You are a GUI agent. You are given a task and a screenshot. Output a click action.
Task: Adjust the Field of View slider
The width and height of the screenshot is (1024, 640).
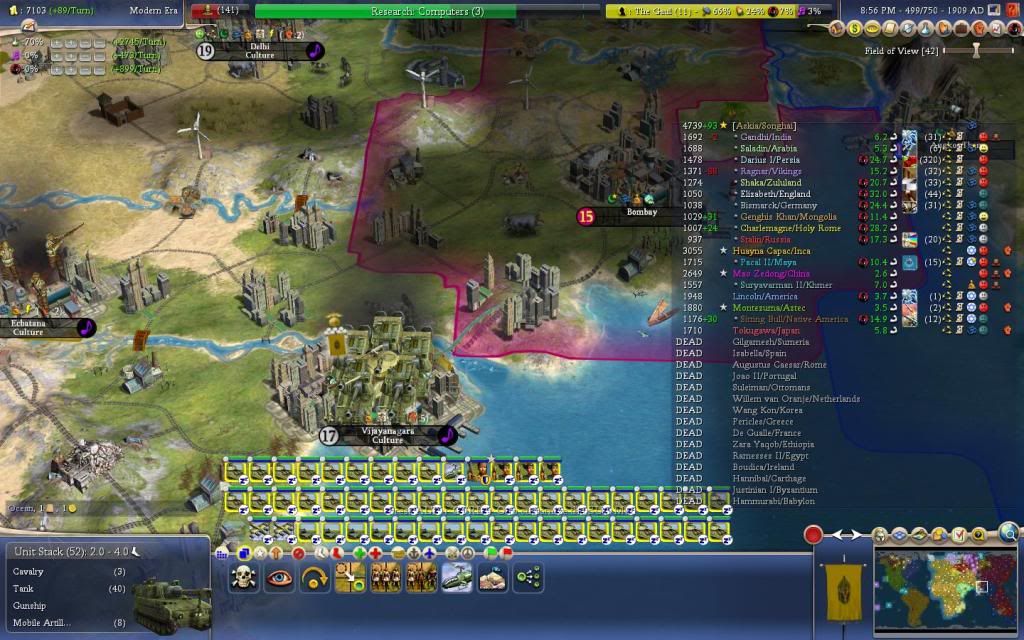point(975,50)
